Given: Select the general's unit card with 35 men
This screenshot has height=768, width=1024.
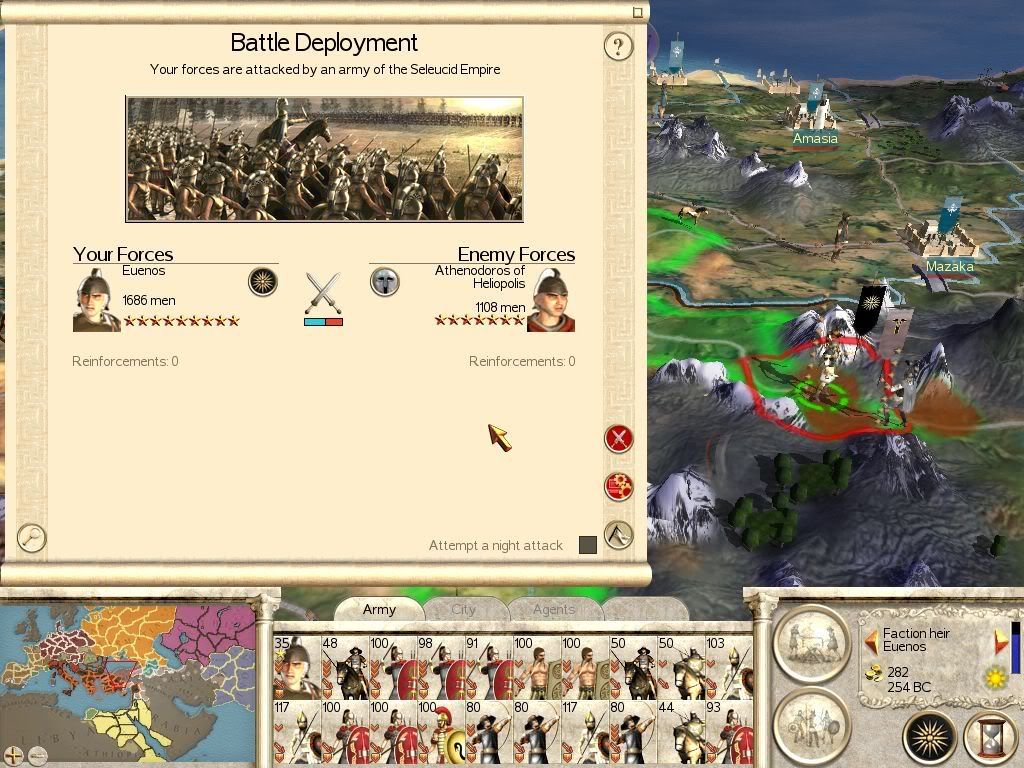Looking at the screenshot, I should [x=296, y=666].
